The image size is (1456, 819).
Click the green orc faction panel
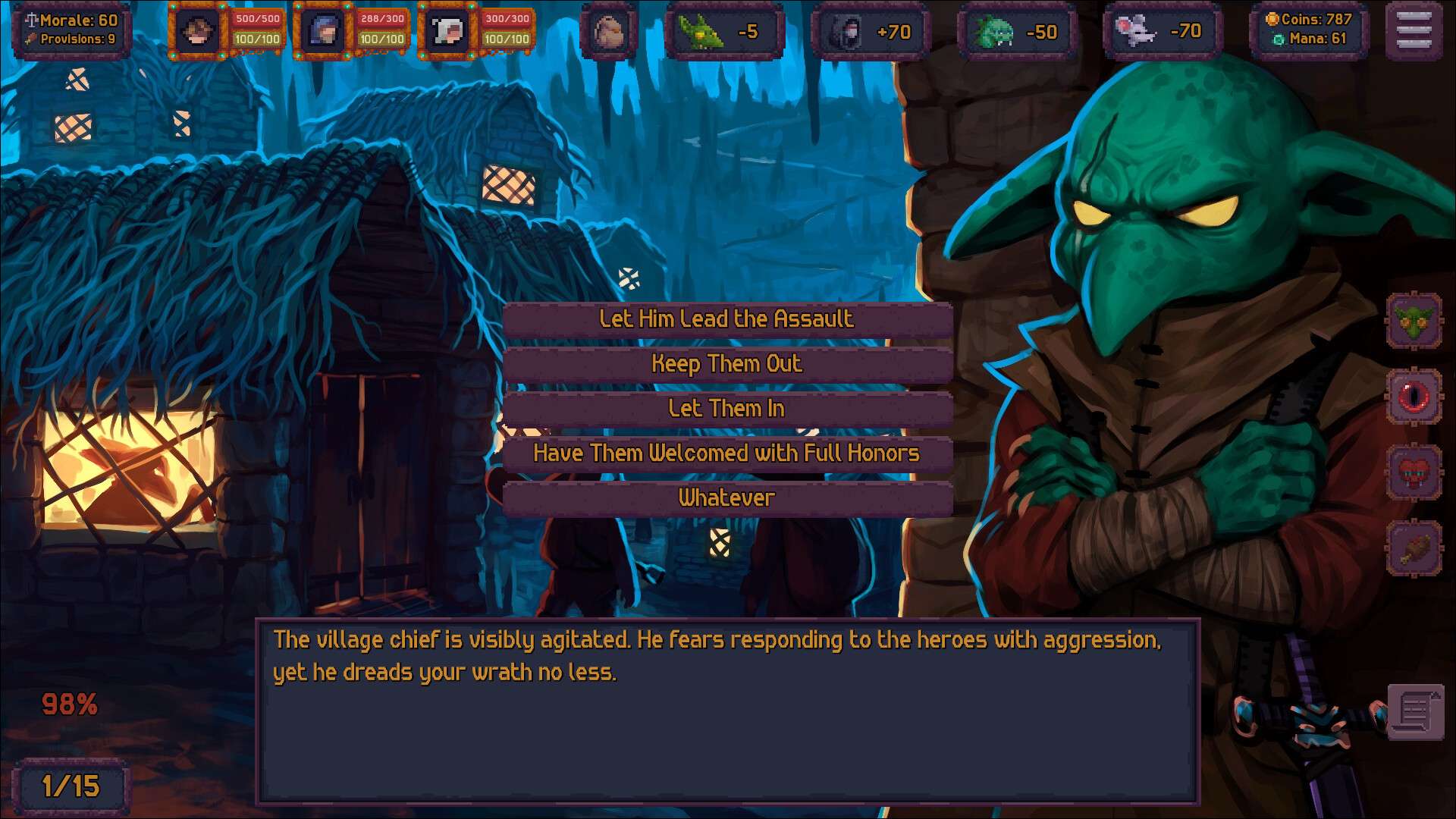(x=1017, y=32)
